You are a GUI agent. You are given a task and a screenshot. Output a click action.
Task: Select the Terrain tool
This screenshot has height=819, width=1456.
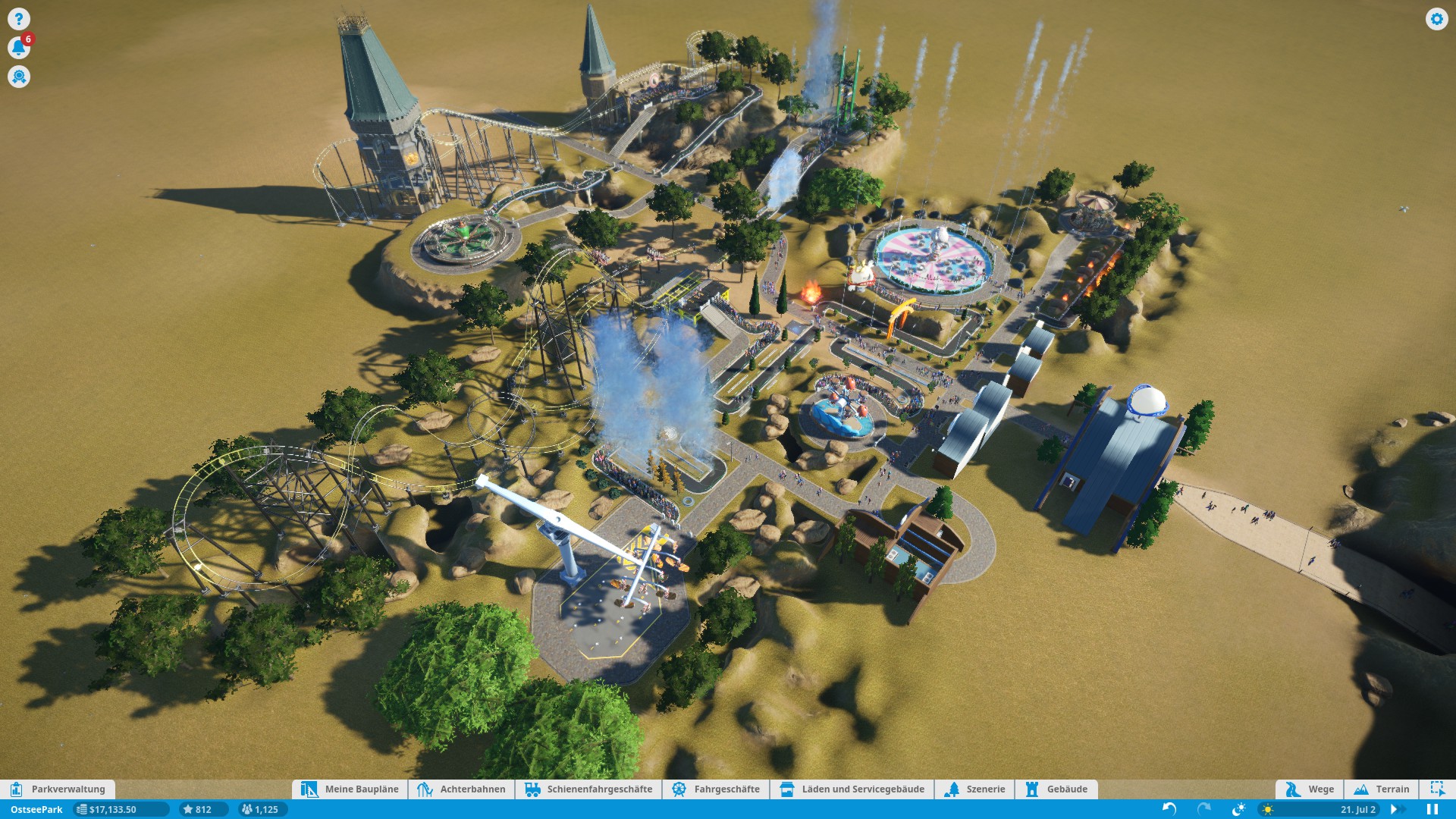click(x=1382, y=789)
